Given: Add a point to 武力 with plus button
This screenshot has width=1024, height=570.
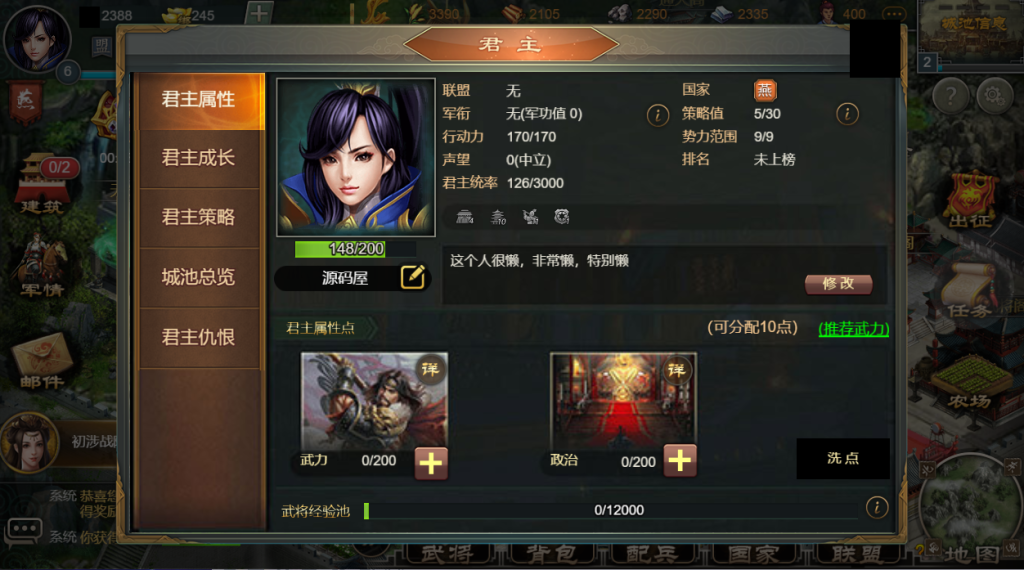Looking at the screenshot, I should pos(431,461).
